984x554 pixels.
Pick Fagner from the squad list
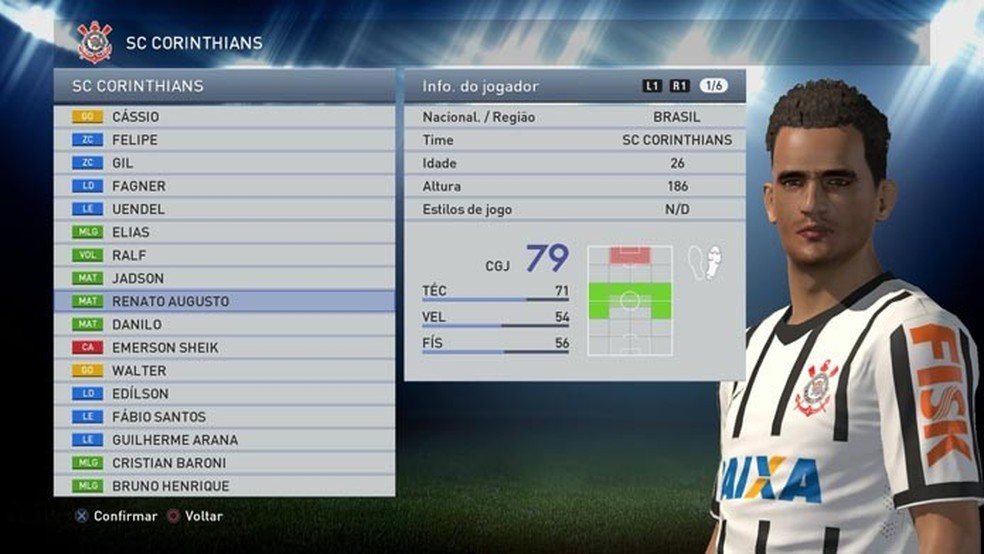(224, 186)
